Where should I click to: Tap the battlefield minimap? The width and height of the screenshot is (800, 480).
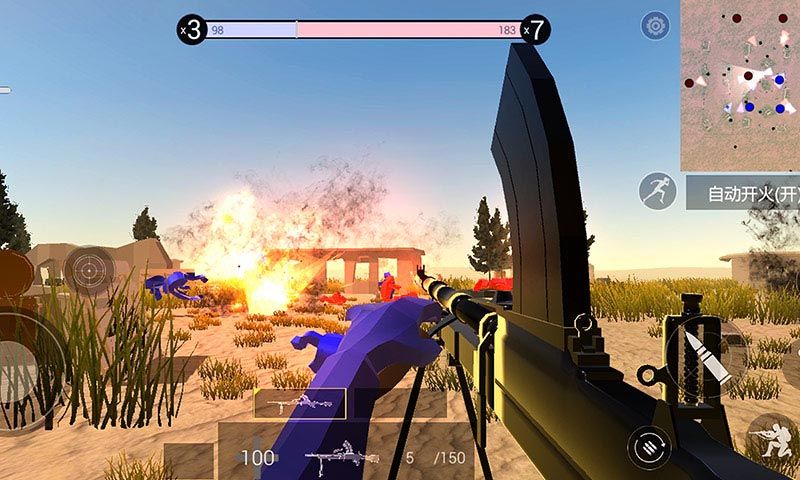coord(740,85)
